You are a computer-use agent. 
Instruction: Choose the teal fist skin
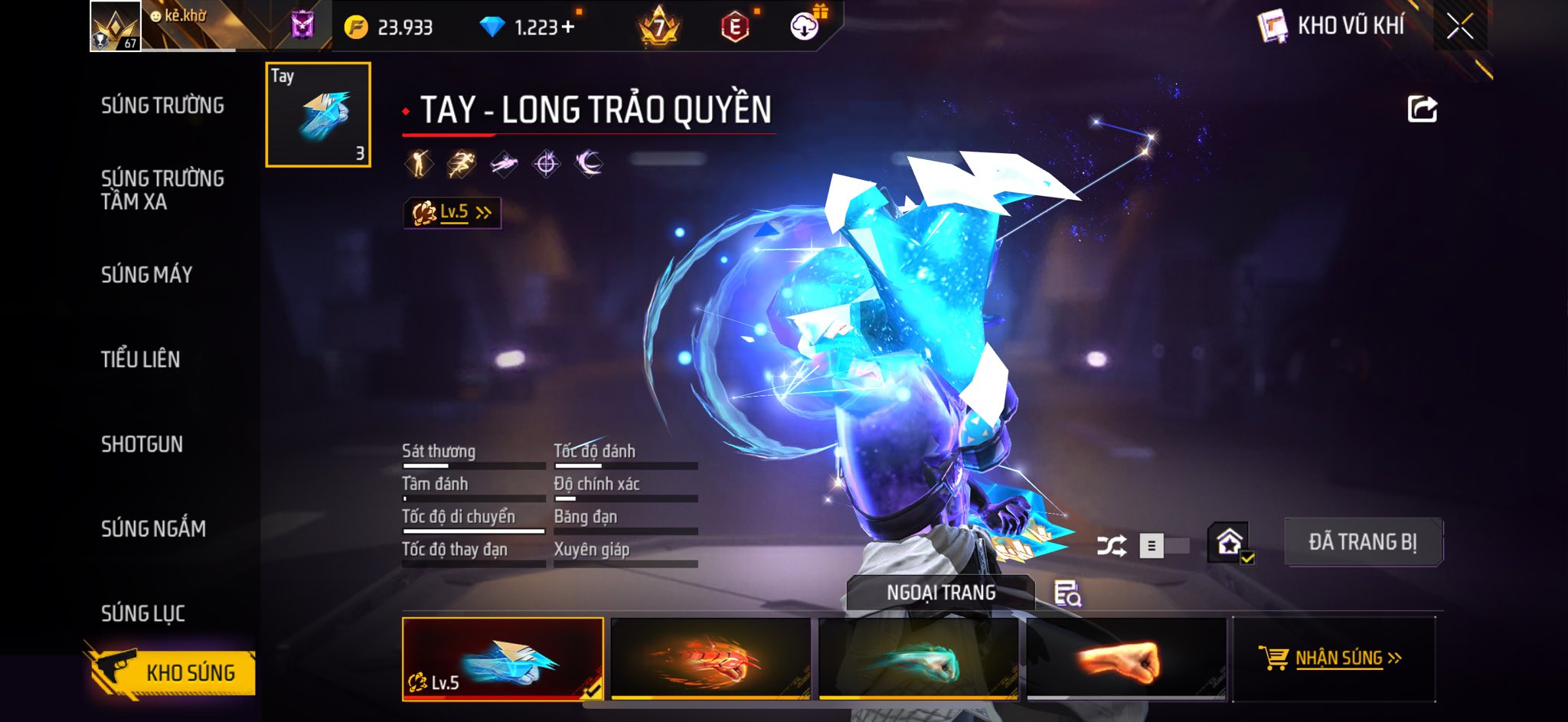(x=919, y=658)
